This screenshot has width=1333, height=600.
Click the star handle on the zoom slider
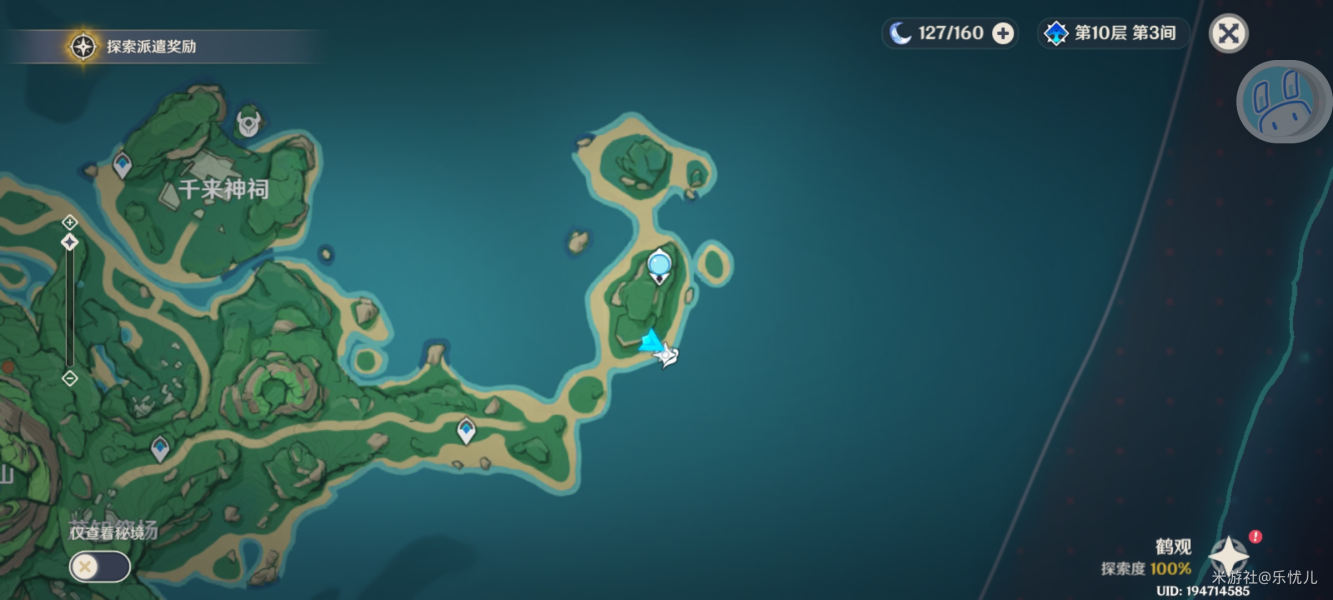[69, 242]
